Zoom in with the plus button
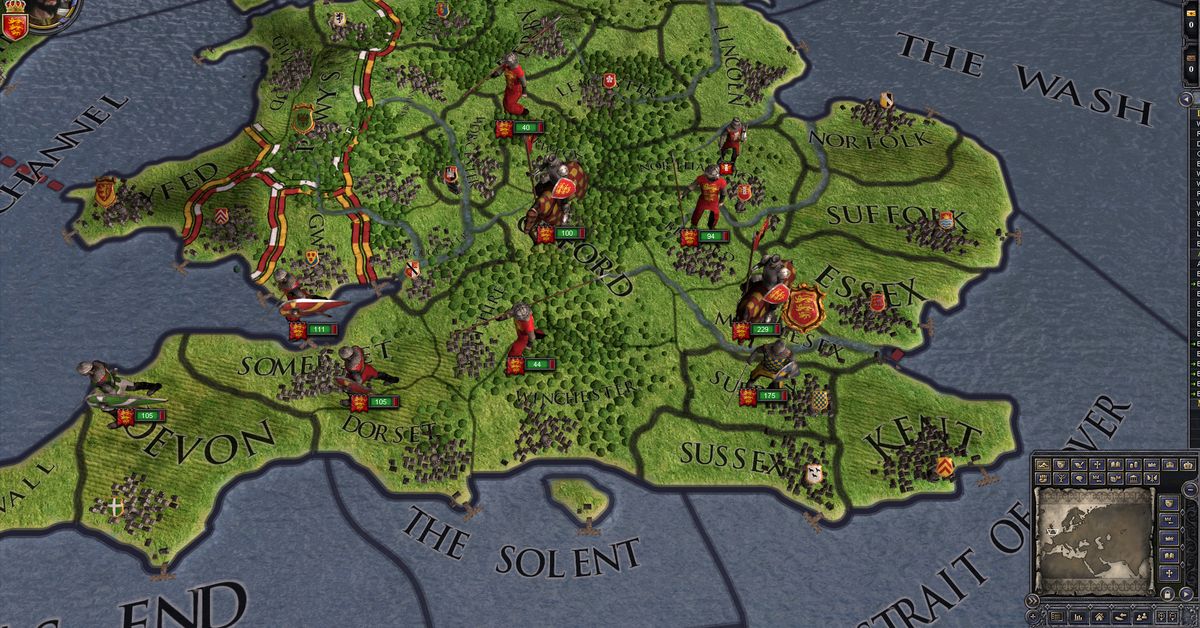 click(1033, 616)
